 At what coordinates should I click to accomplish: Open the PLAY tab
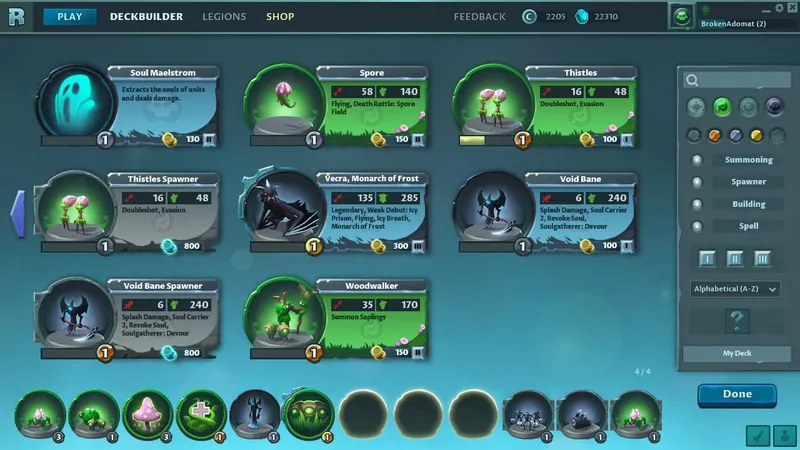70,17
